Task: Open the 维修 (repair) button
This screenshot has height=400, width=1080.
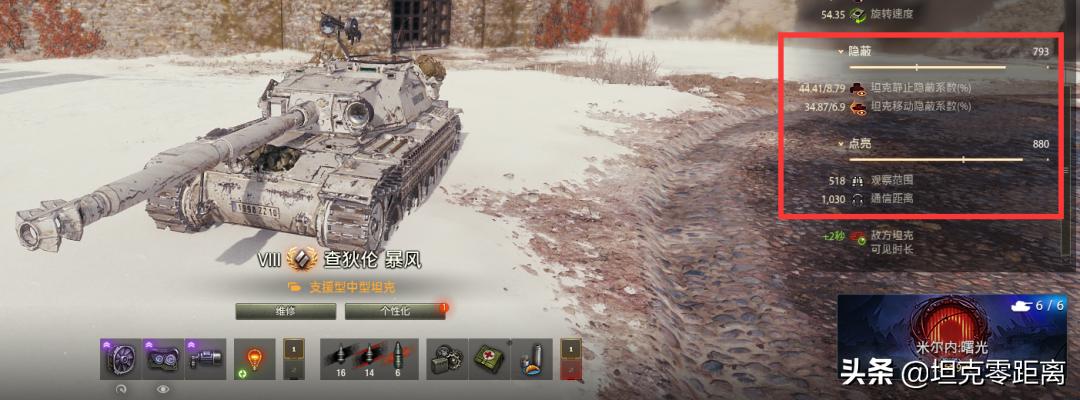Action: [x=284, y=311]
